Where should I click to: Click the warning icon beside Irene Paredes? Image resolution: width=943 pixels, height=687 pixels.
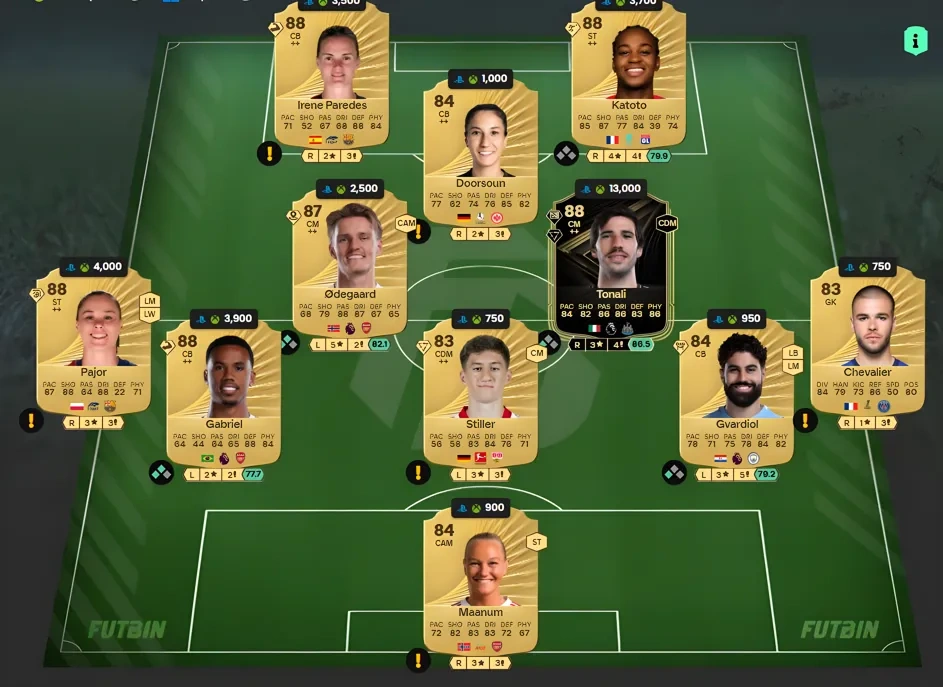[x=269, y=154]
